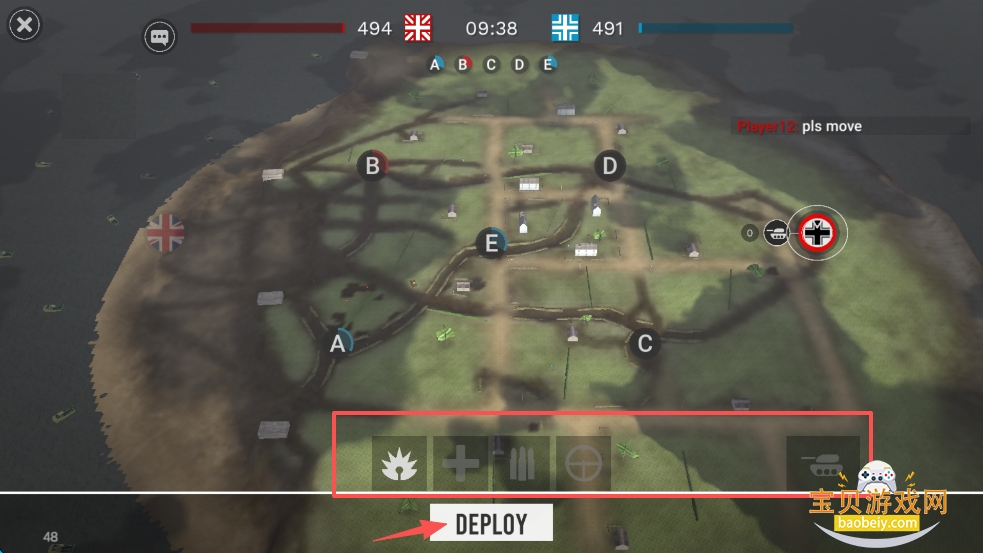
Task: Pick the three-bullets ammo class
Action: point(522,463)
